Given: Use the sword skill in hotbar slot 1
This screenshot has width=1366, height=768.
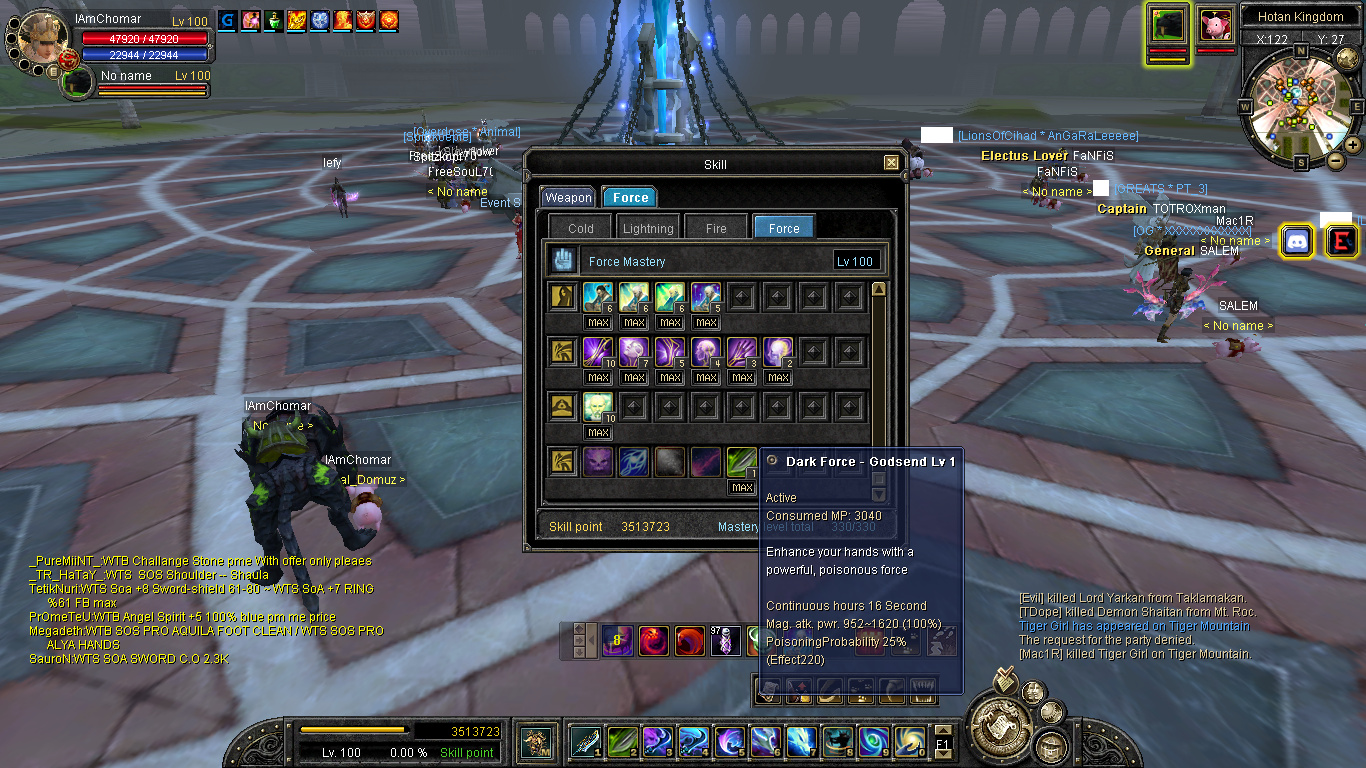Looking at the screenshot, I should (x=585, y=742).
